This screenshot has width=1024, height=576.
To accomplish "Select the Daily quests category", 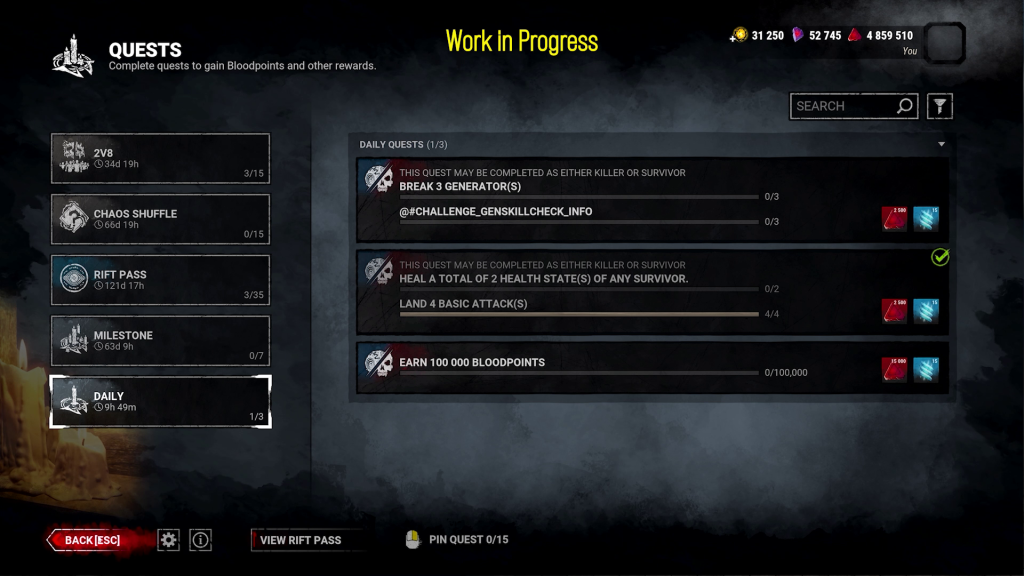I will (x=160, y=402).
